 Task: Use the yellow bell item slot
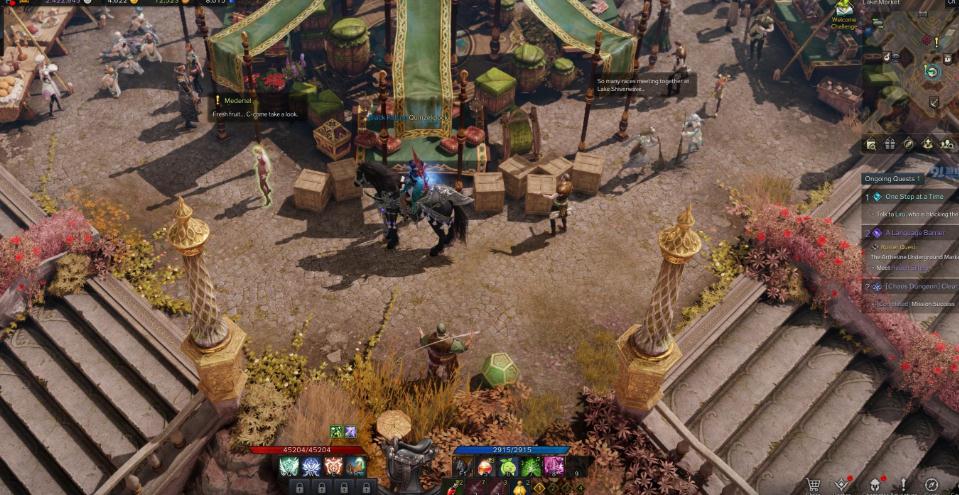click(x=520, y=488)
